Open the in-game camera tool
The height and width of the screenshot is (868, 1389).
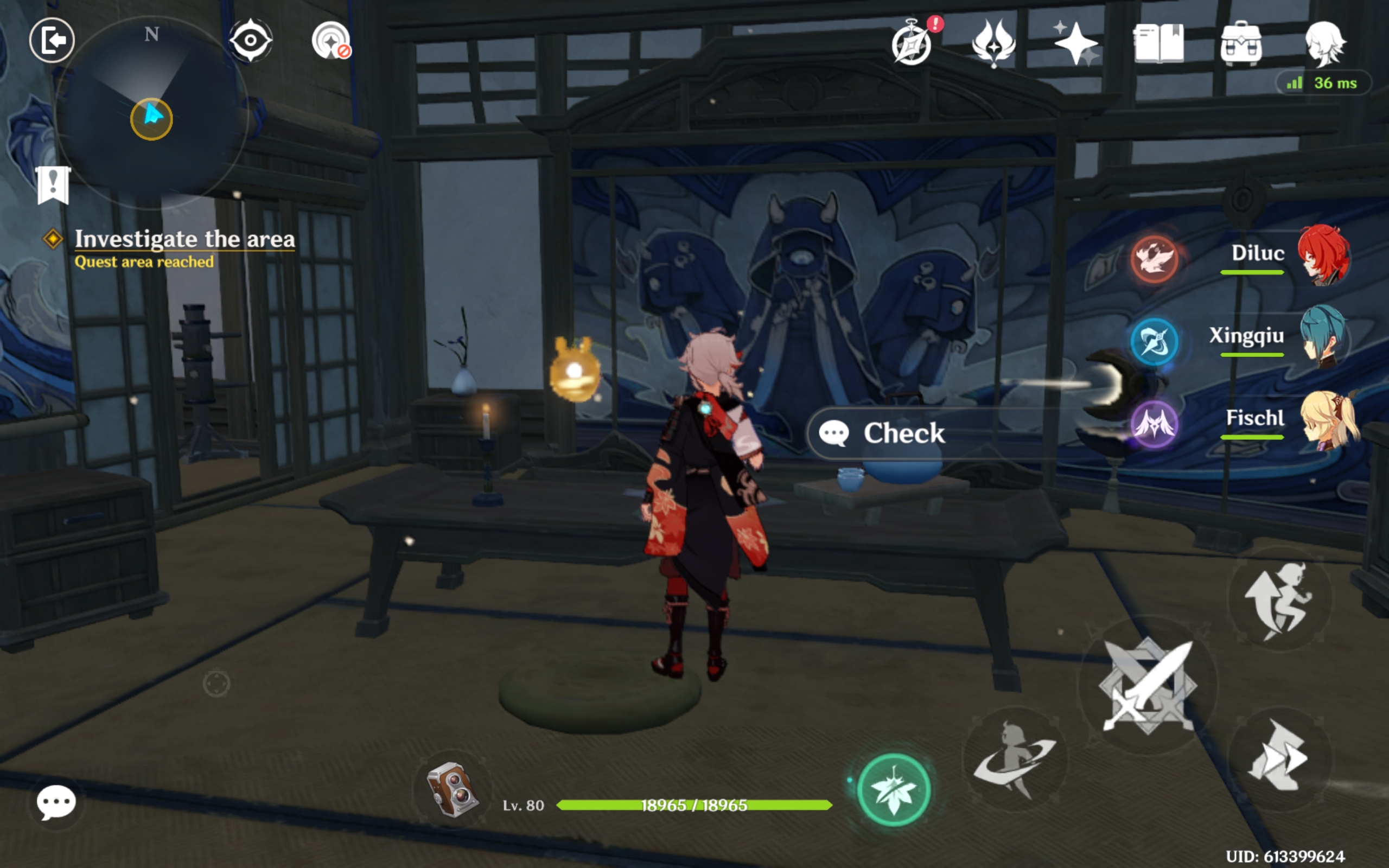point(453,790)
